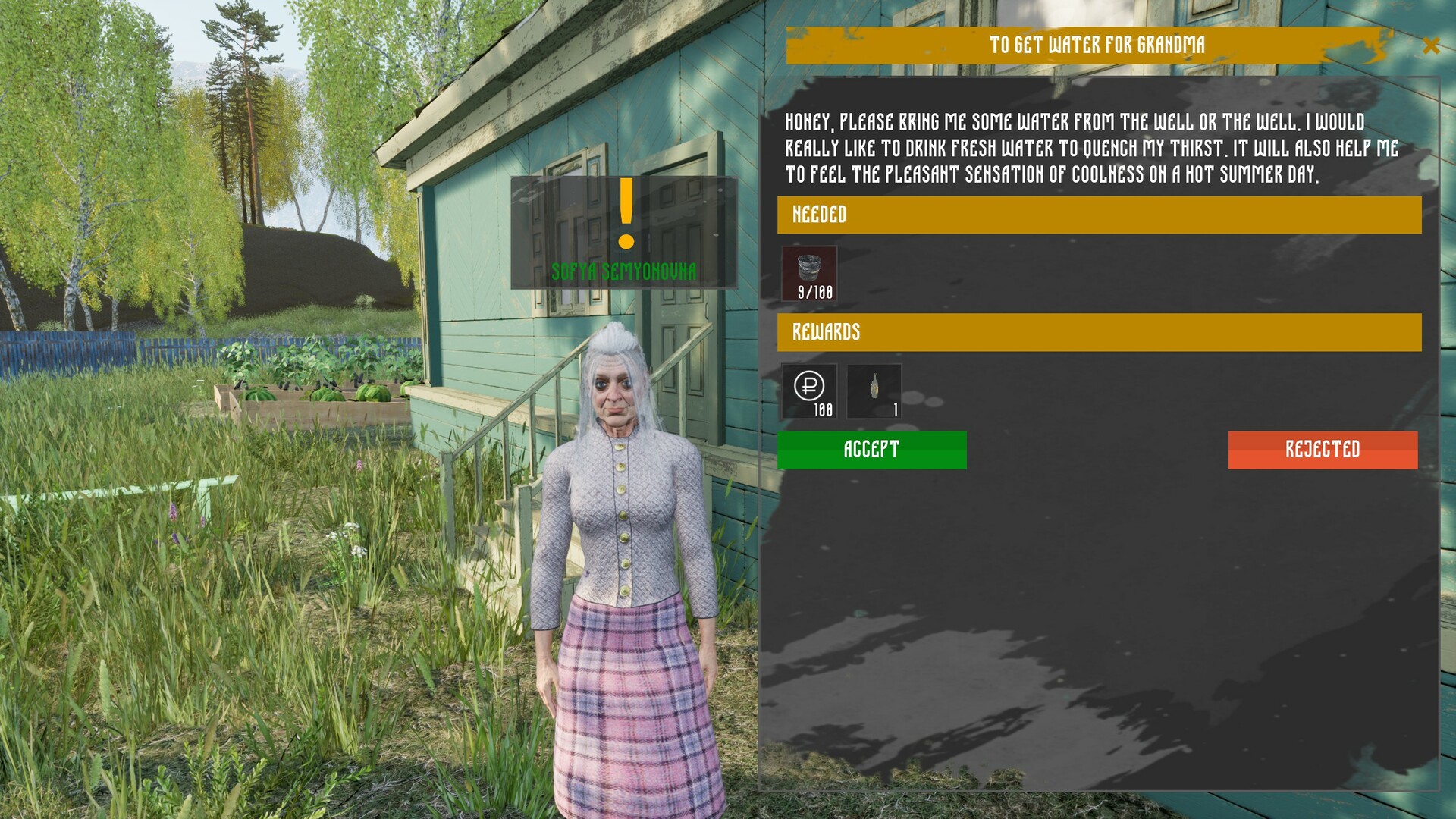Click the ruble coin reward icon
Screen dimensions: 1456x819
click(809, 391)
